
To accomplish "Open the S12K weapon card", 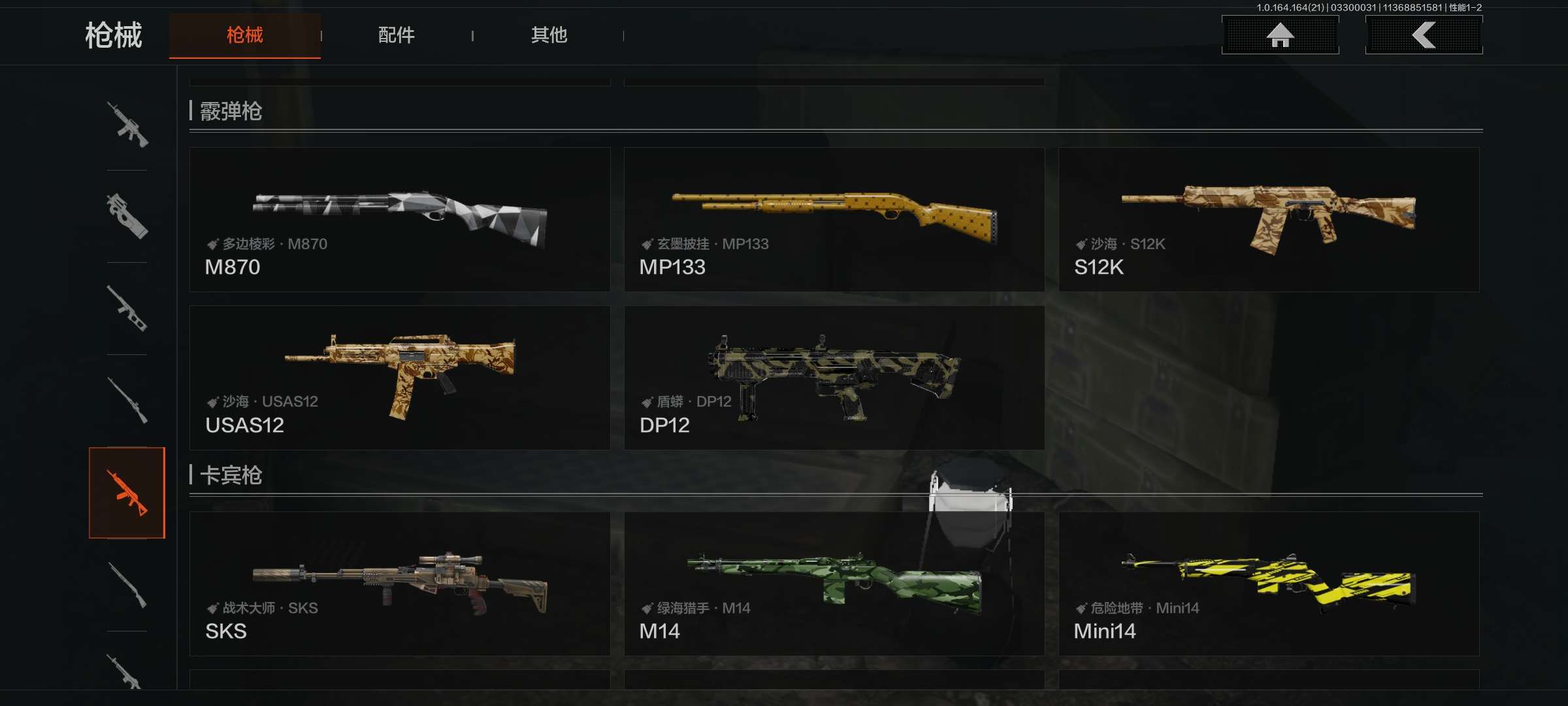I will (1269, 220).
